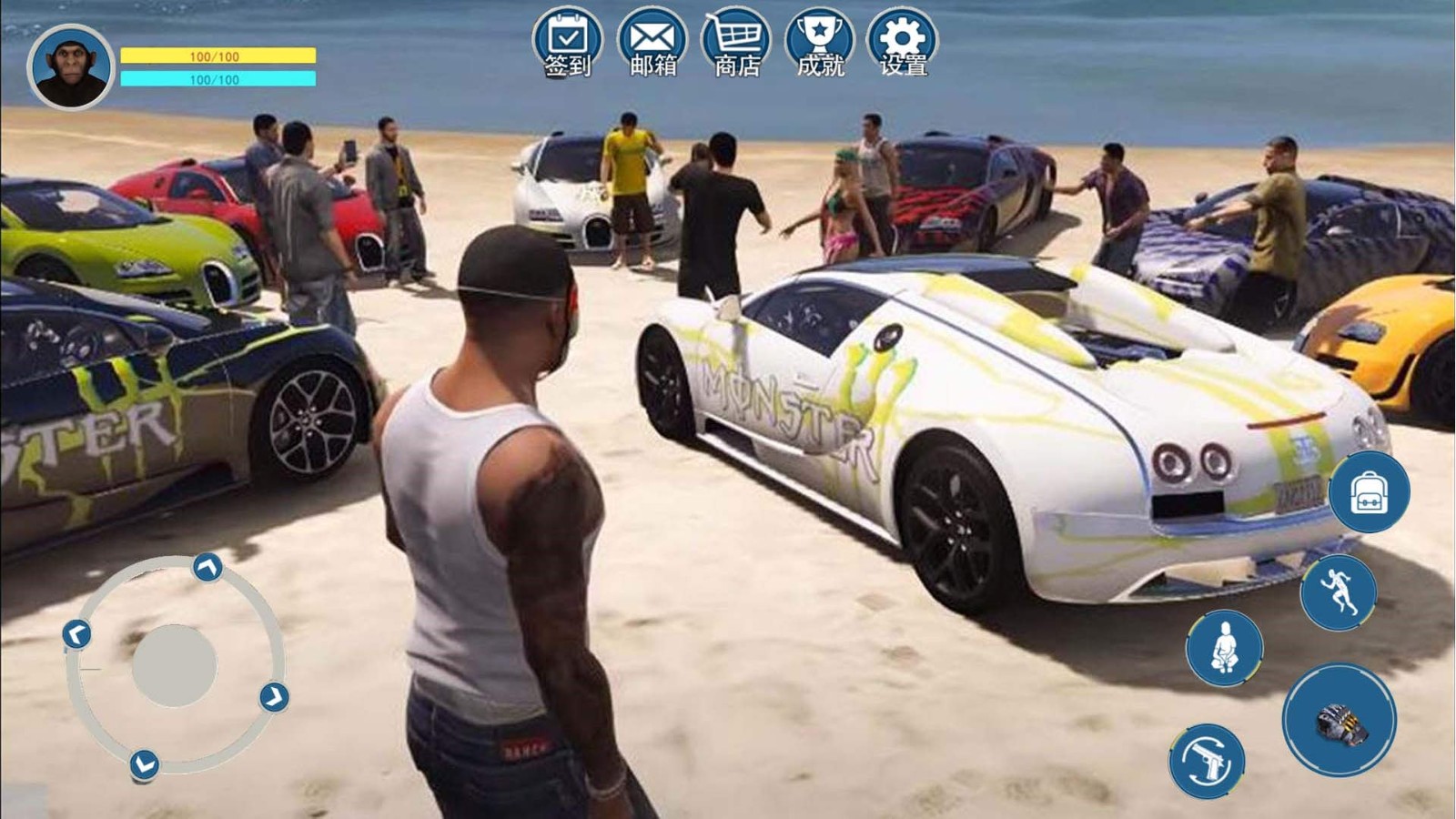Select the pistol weapon switch button
The height and width of the screenshot is (819, 1456).
click(x=1207, y=761)
